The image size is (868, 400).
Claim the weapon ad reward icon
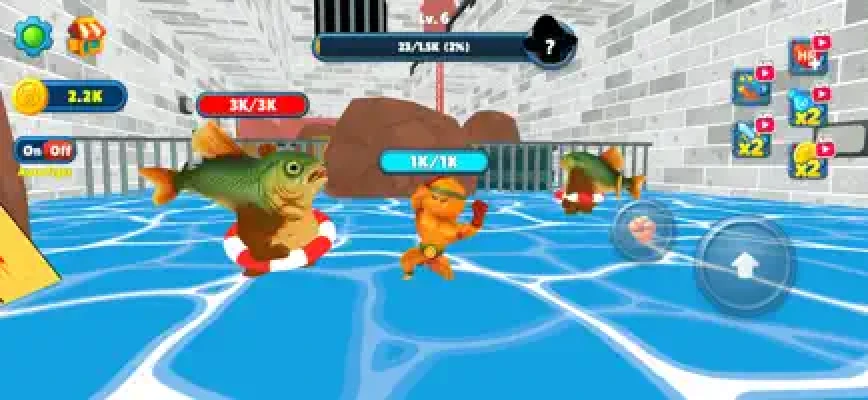(751, 87)
